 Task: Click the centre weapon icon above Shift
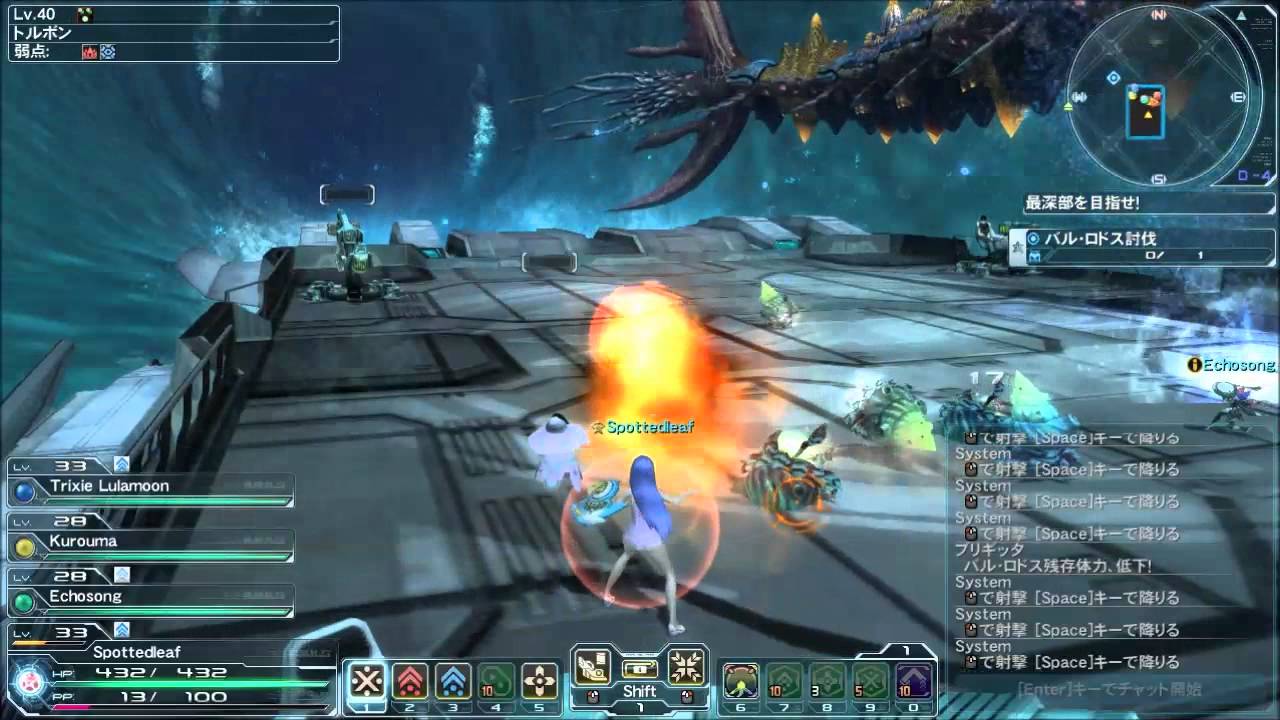point(639,668)
